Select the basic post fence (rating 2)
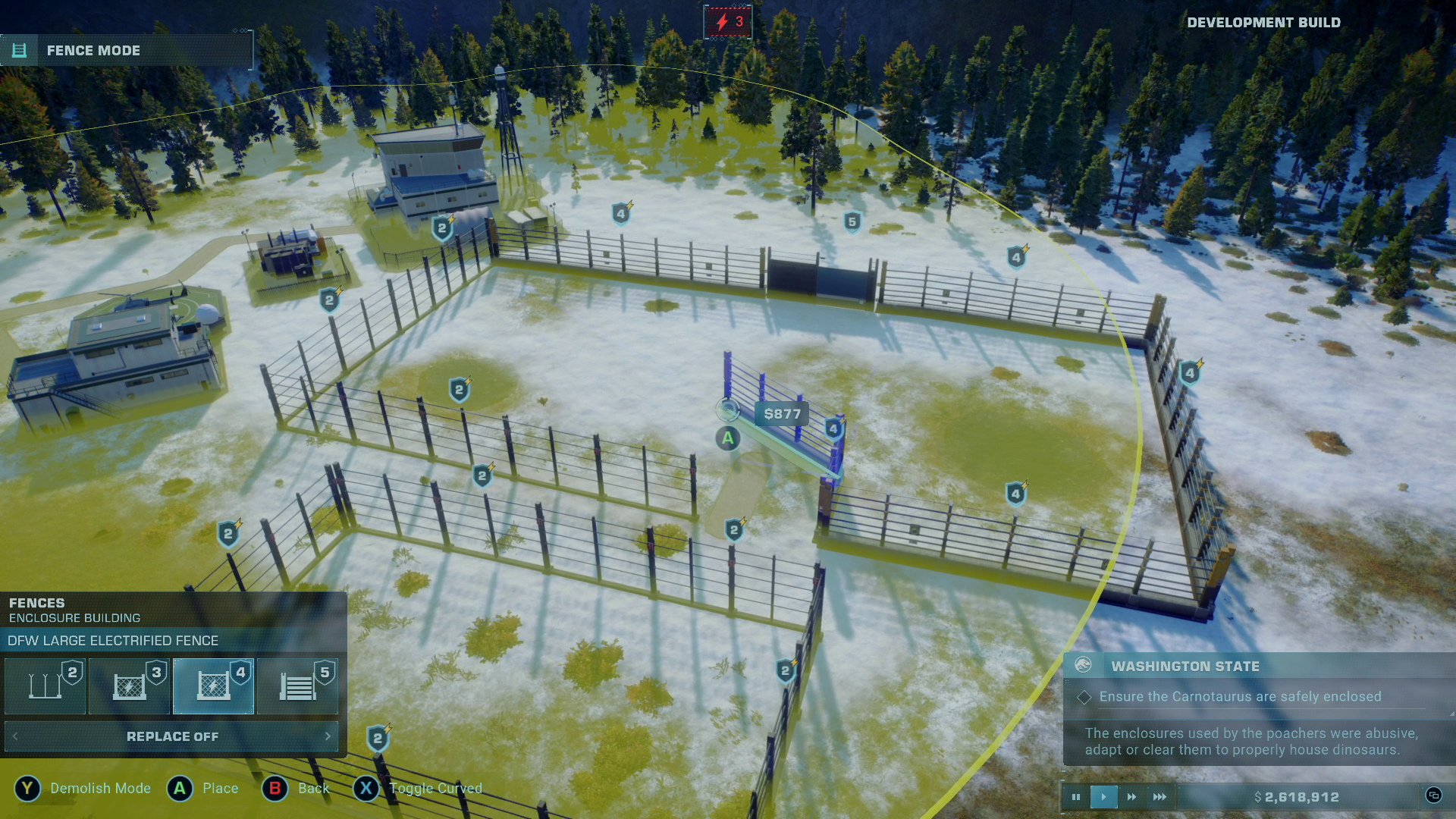 click(45, 685)
